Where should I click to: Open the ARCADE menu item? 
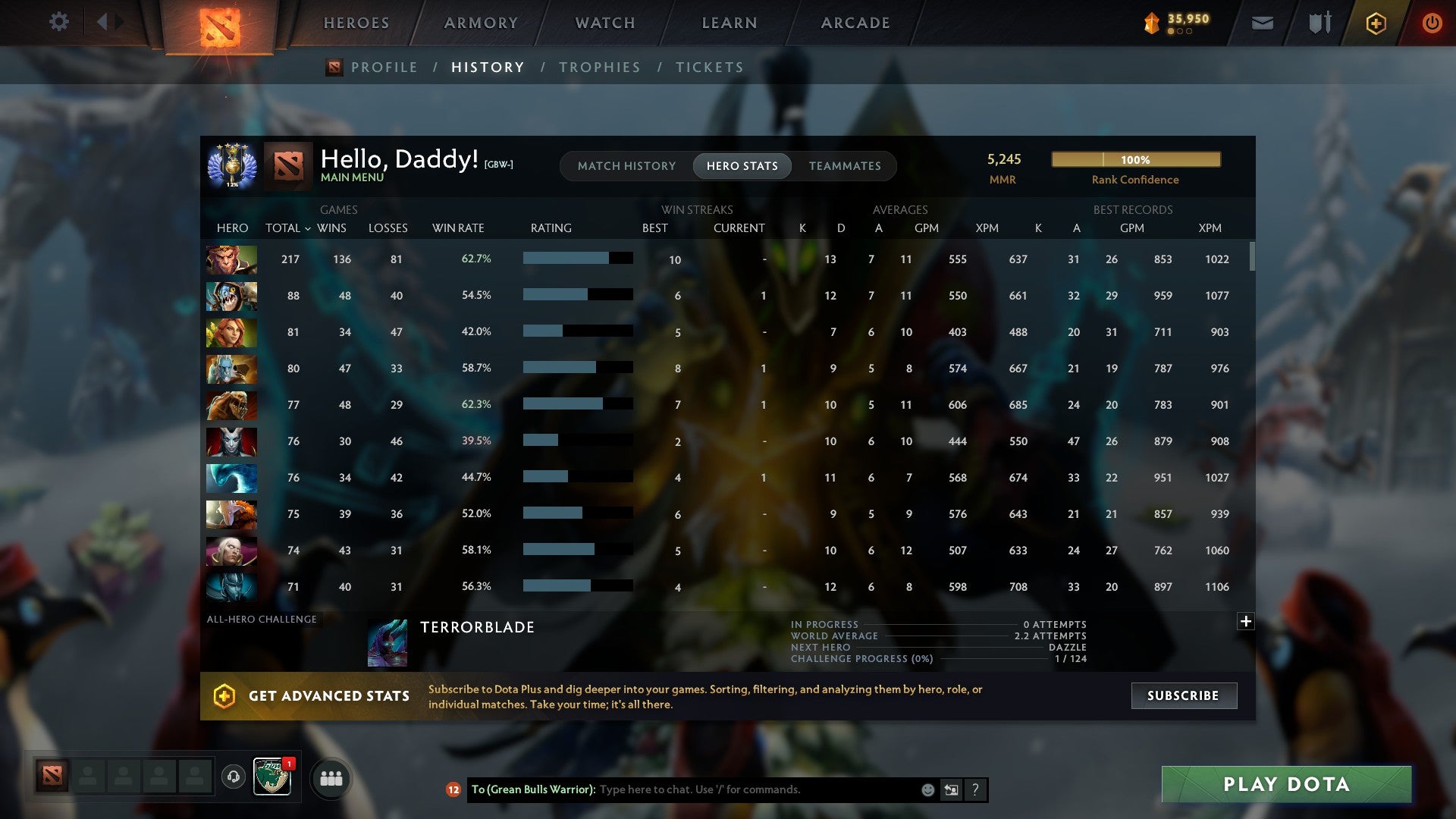coord(854,23)
